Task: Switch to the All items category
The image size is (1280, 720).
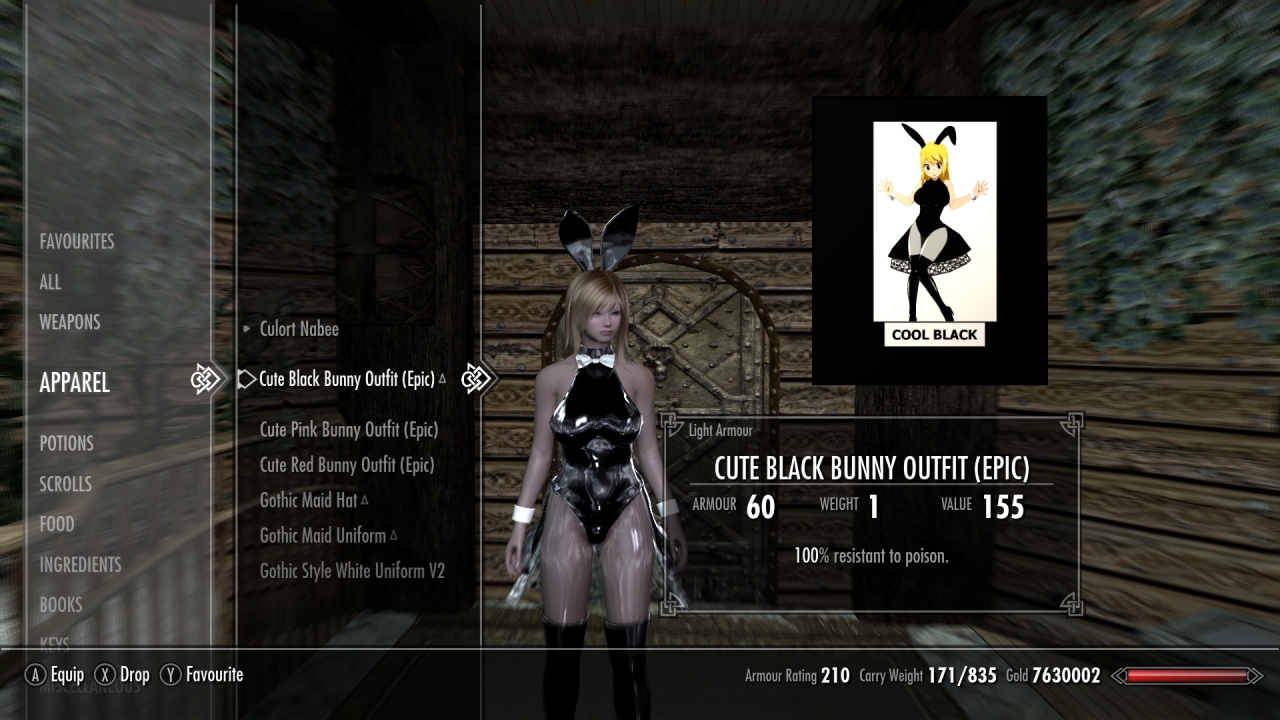Action: pos(50,282)
